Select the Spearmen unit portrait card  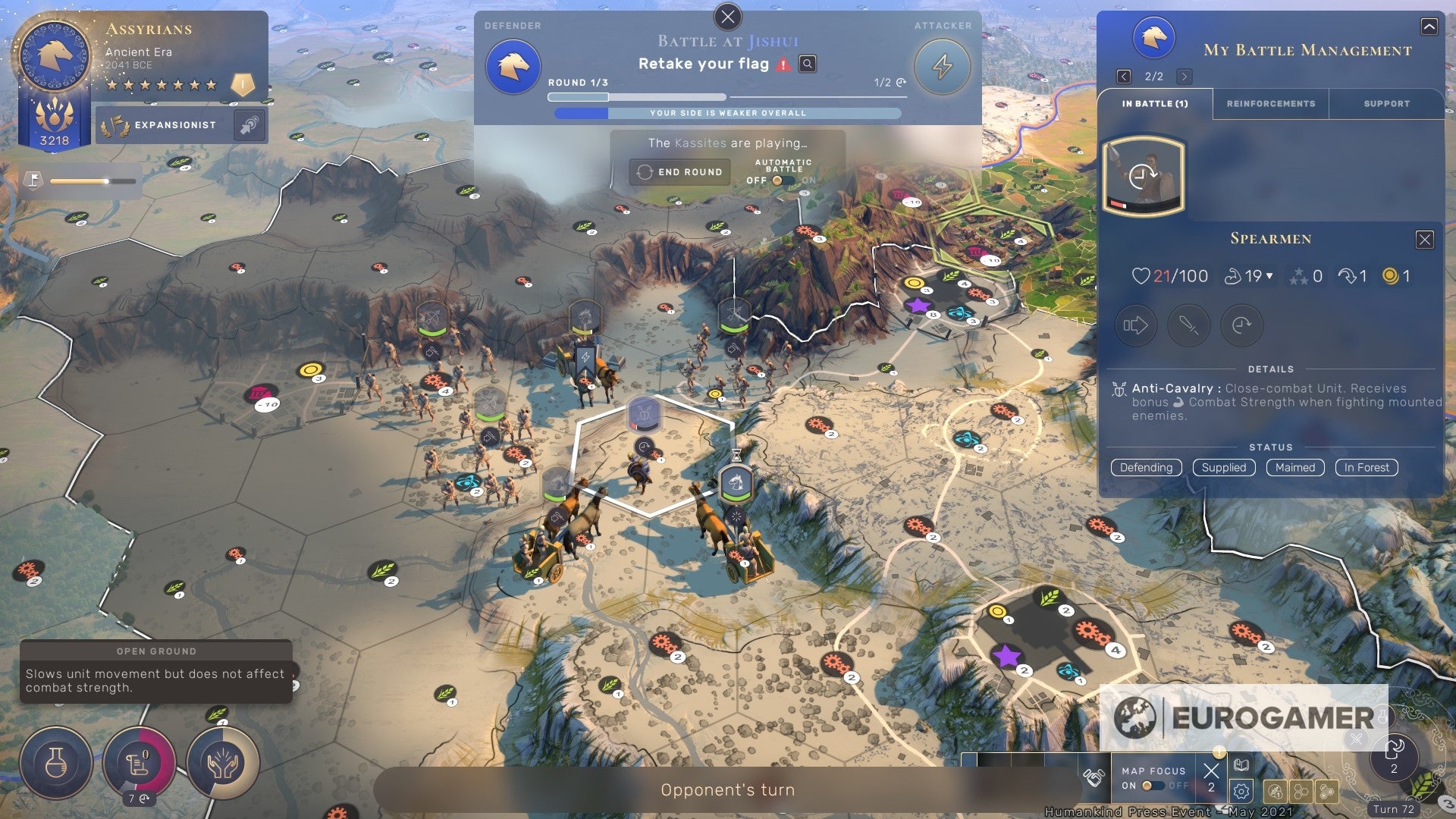click(1142, 176)
